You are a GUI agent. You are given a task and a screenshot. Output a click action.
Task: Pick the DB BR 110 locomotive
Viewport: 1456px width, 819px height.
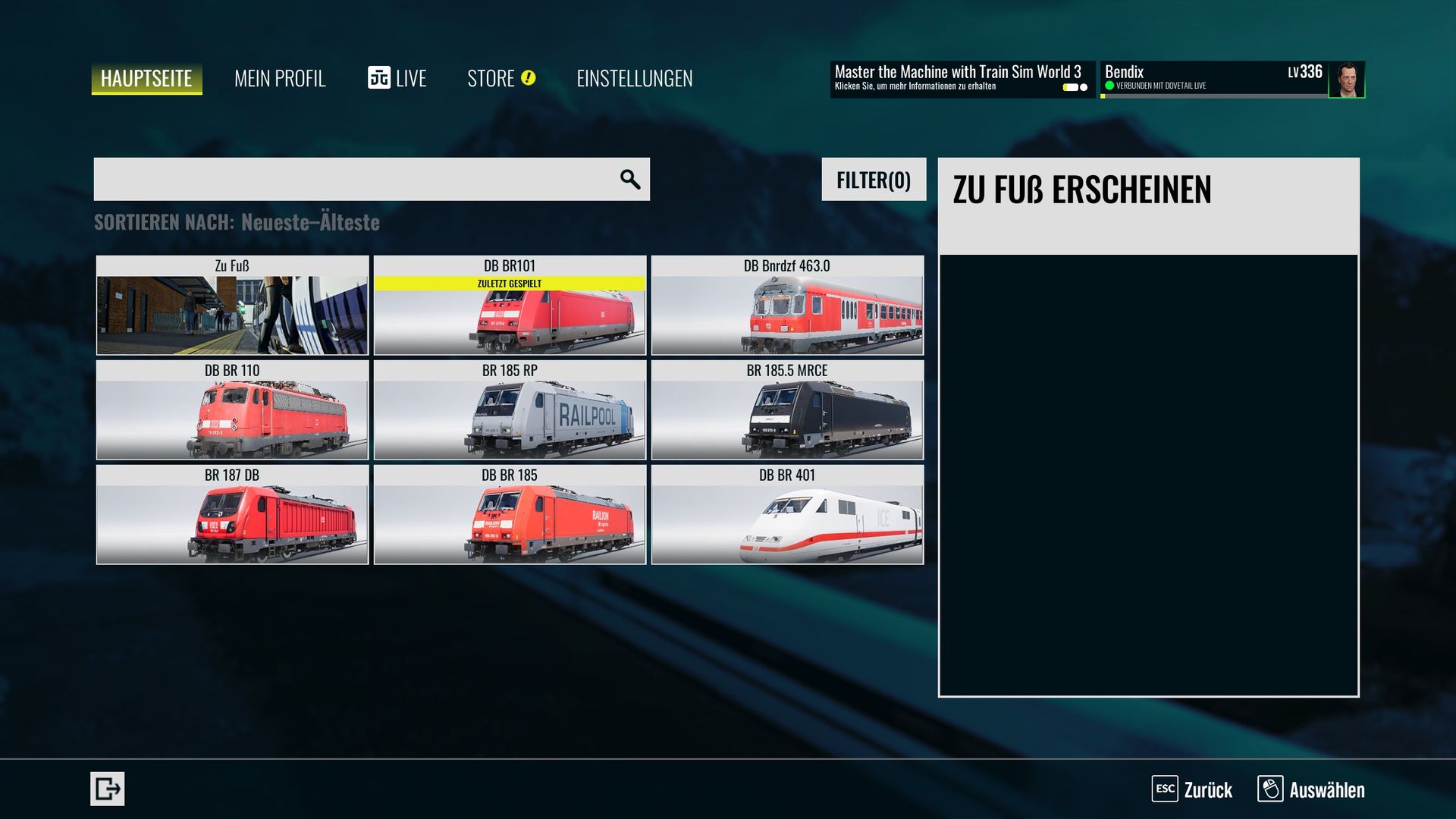click(232, 410)
